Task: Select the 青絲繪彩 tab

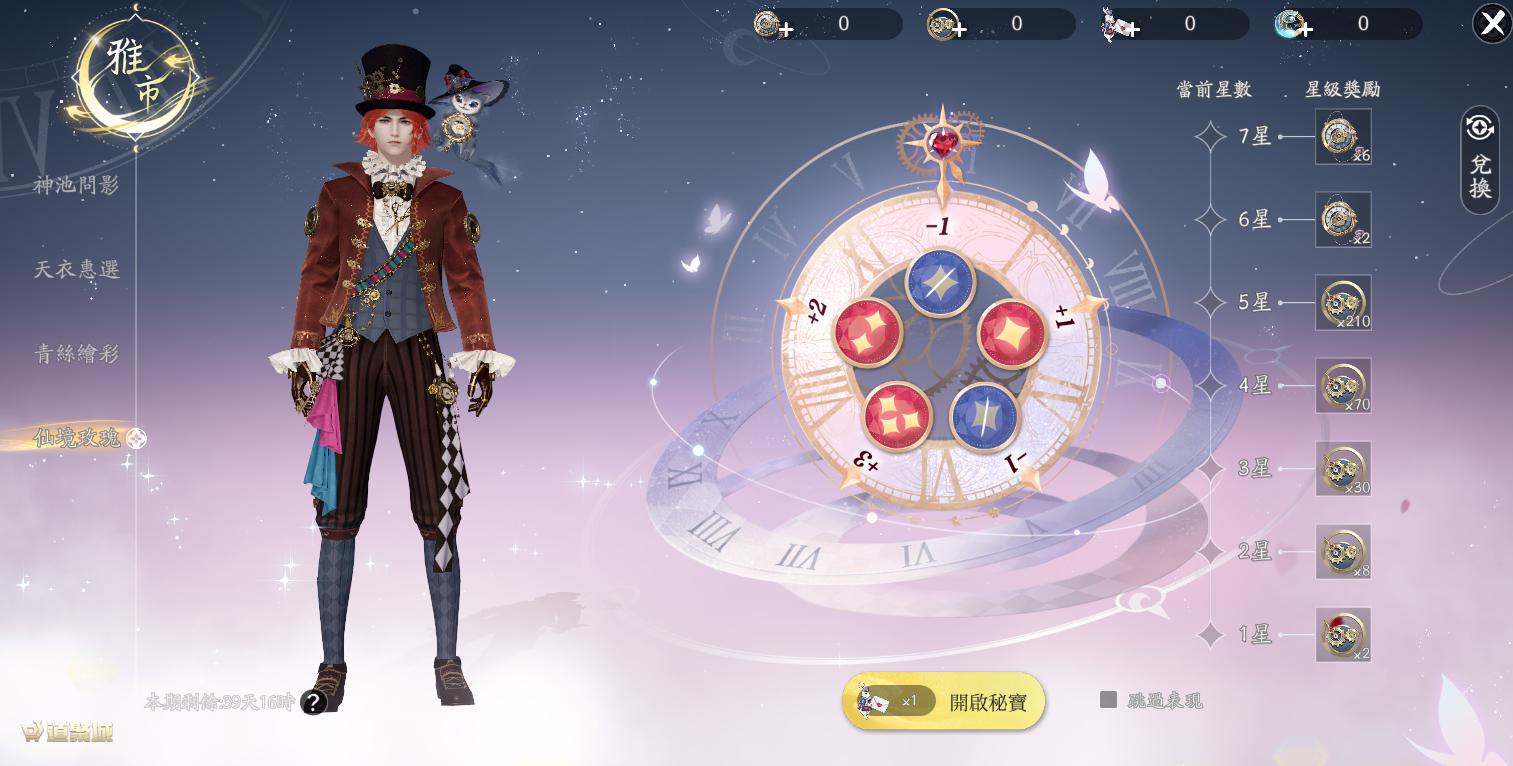Action: (x=77, y=353)
